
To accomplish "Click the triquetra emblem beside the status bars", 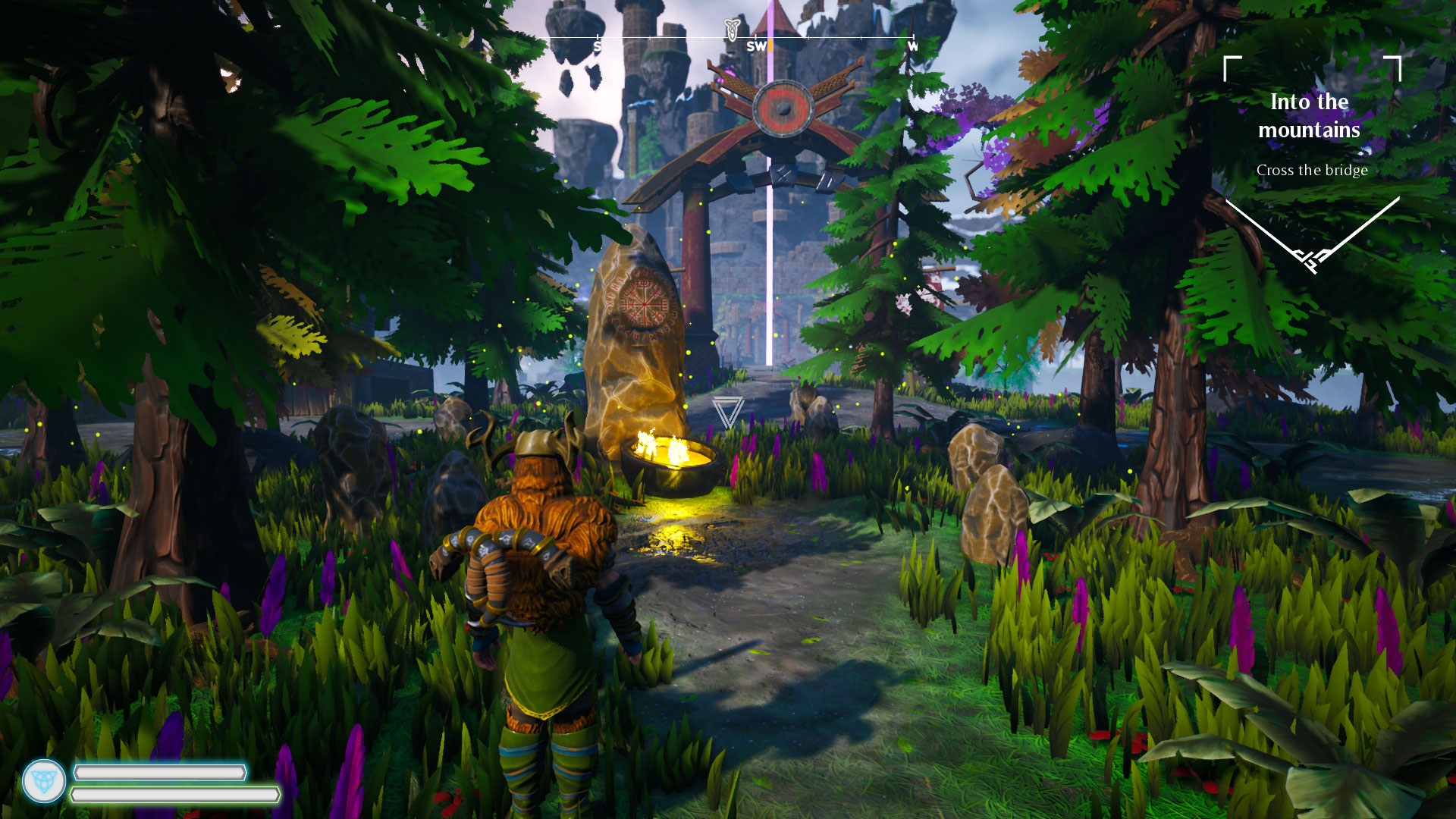I will click(x=44, y=781).
